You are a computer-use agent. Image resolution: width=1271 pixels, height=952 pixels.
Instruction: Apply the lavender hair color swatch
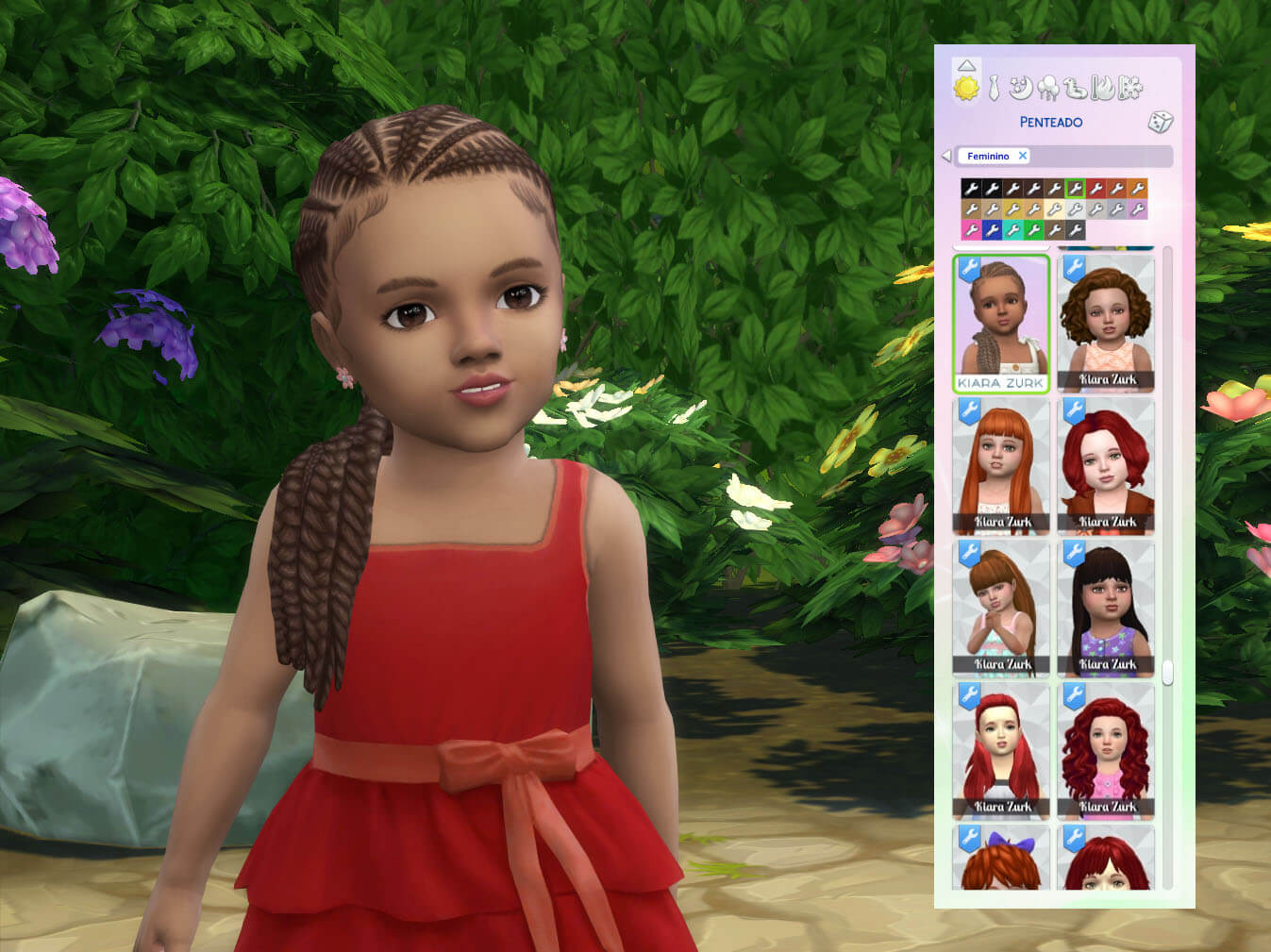point(1137,209)
